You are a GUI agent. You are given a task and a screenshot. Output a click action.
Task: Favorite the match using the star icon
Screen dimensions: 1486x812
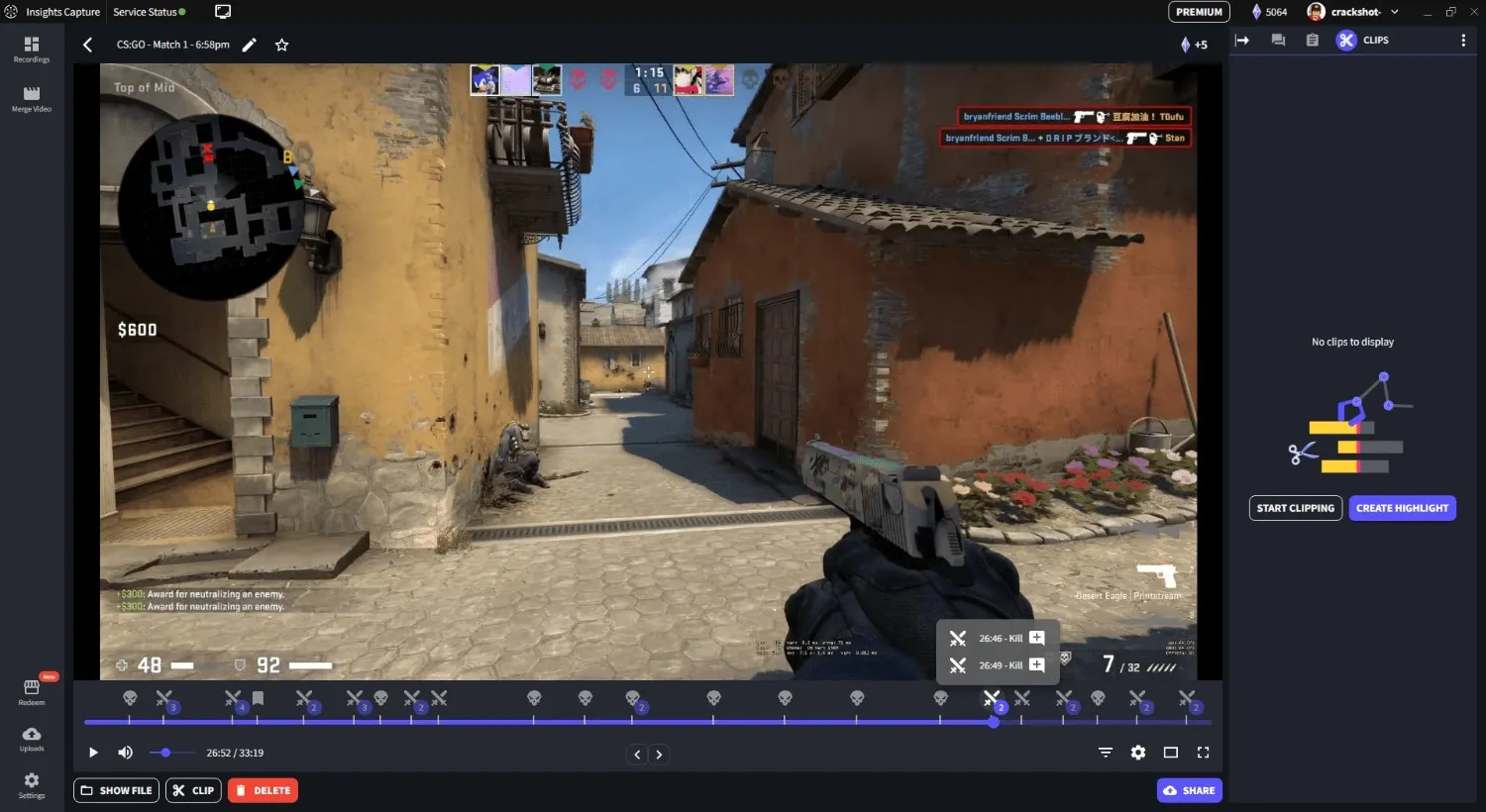click(x=281, y=45)
